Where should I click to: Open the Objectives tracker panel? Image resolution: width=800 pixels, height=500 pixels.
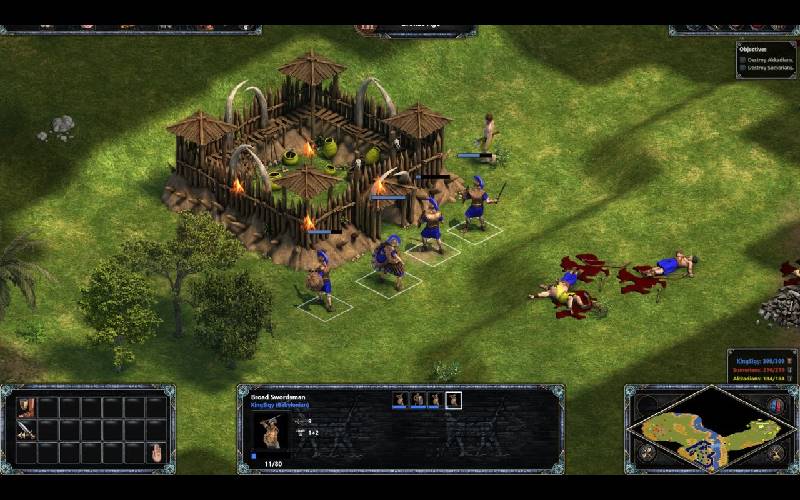(x=766, y=57)
